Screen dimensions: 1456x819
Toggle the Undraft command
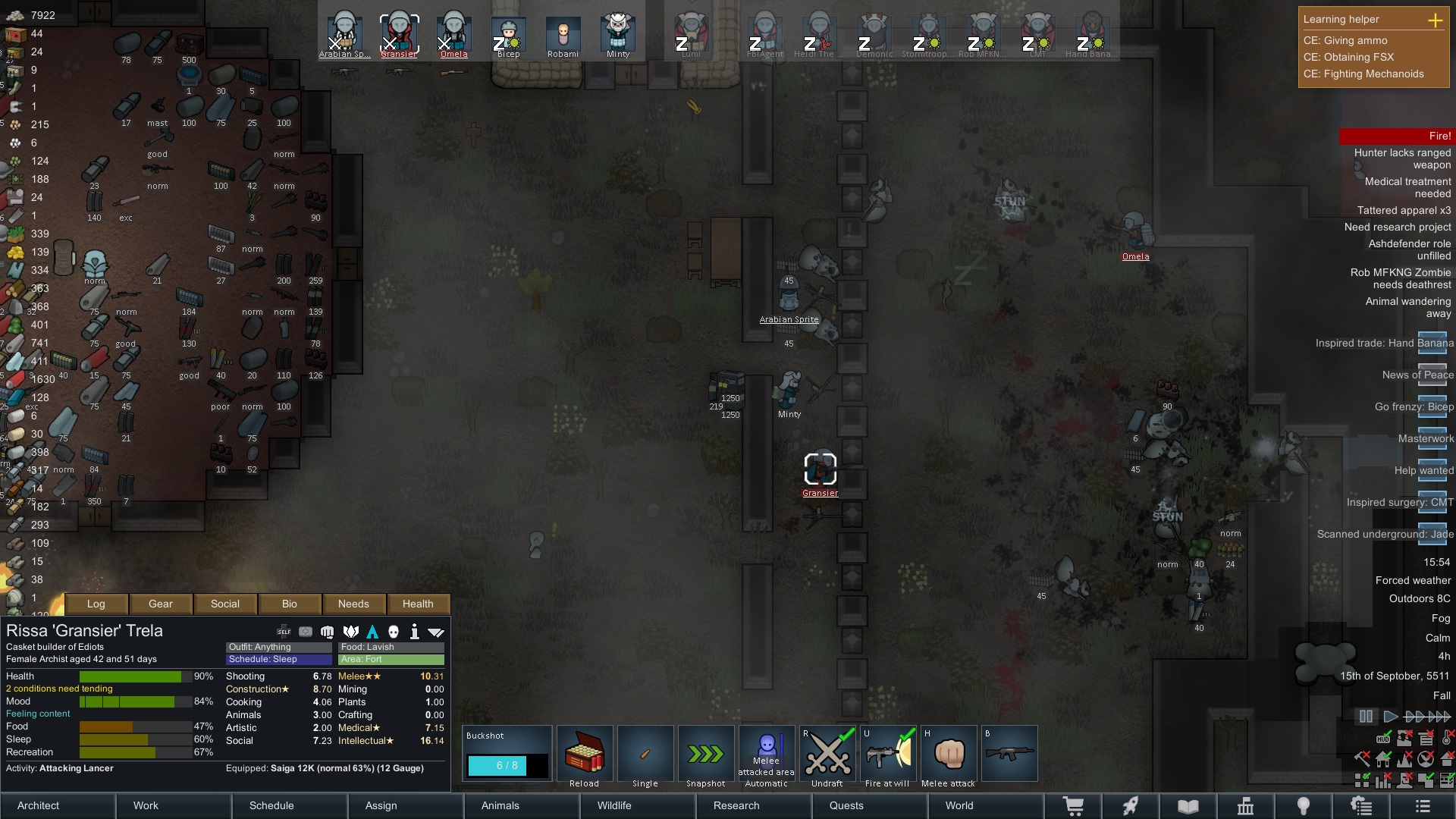click(827, 754)
